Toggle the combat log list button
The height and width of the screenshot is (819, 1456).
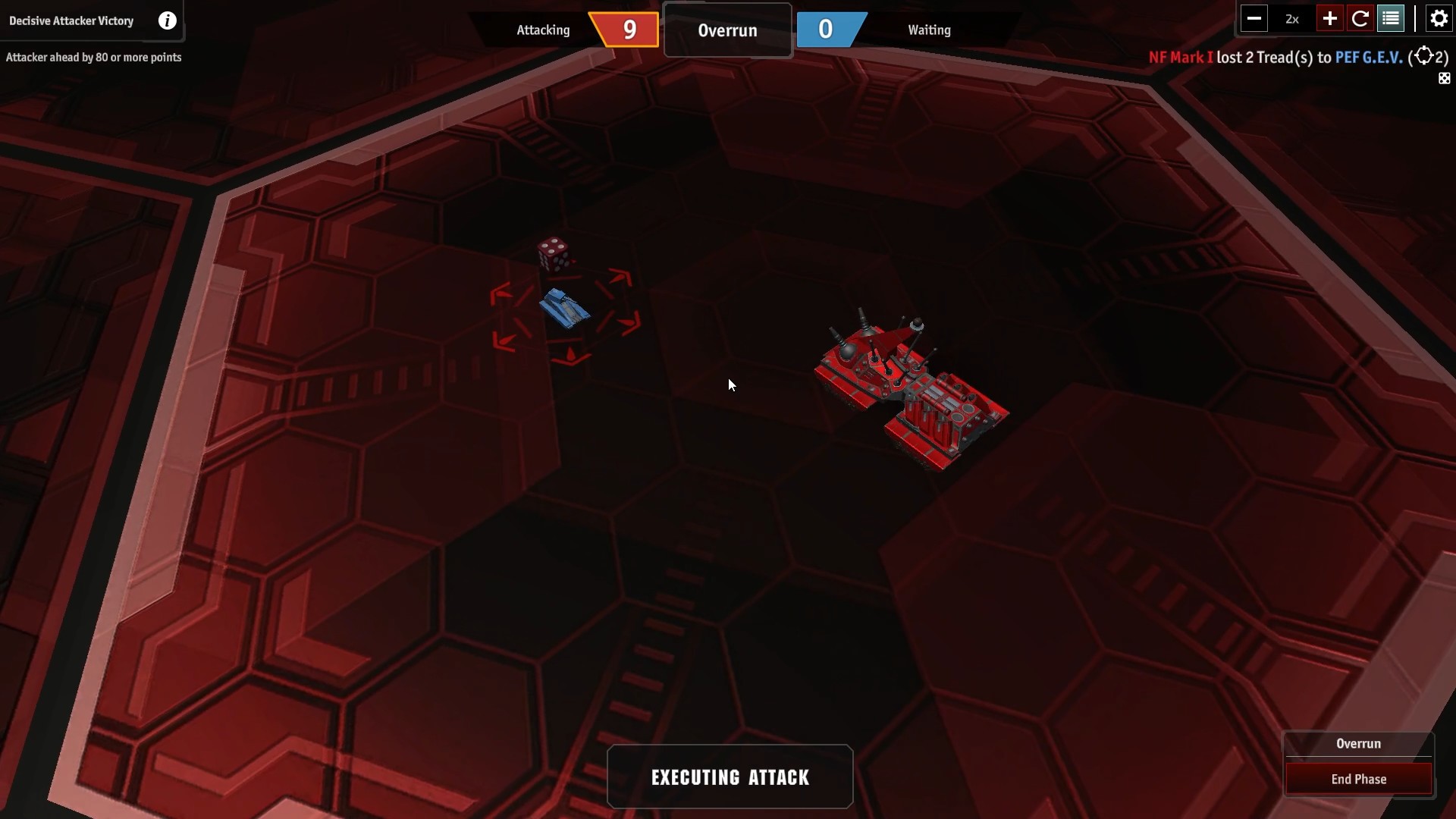click(x=1391, y=19)
